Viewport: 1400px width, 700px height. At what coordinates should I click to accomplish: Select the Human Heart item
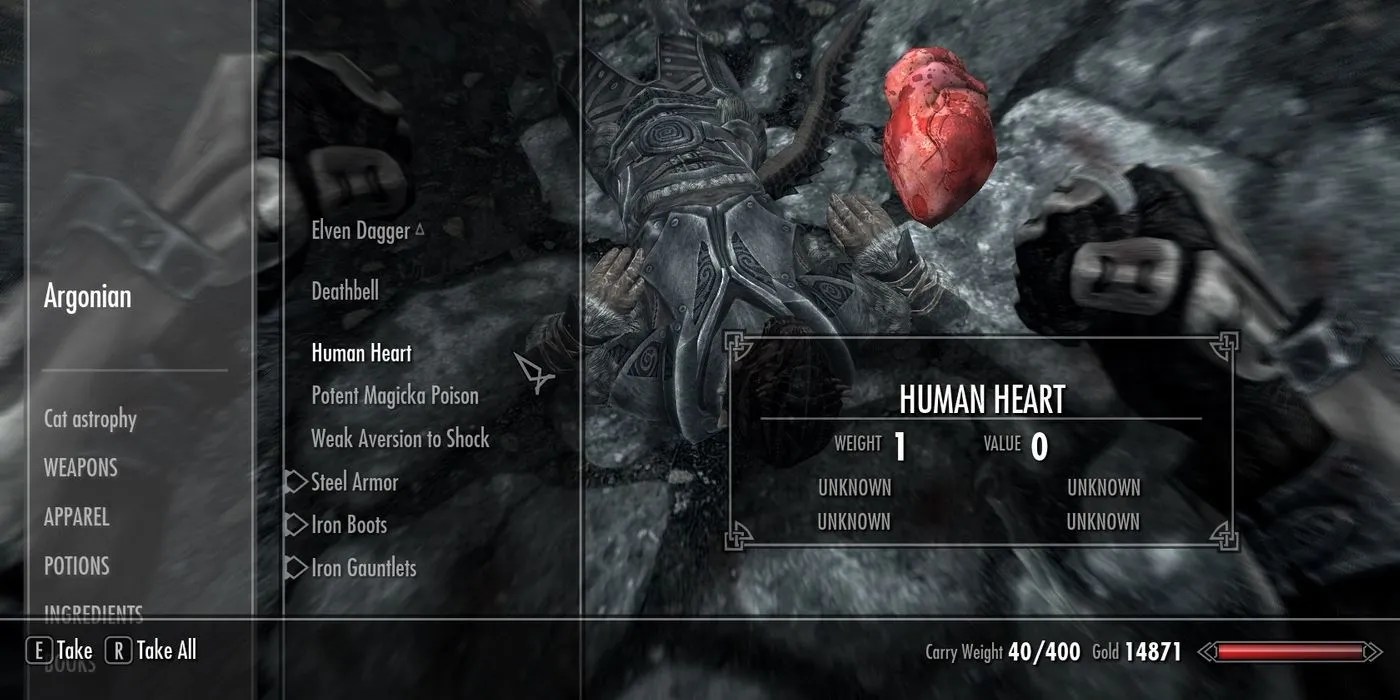(361, 353)
